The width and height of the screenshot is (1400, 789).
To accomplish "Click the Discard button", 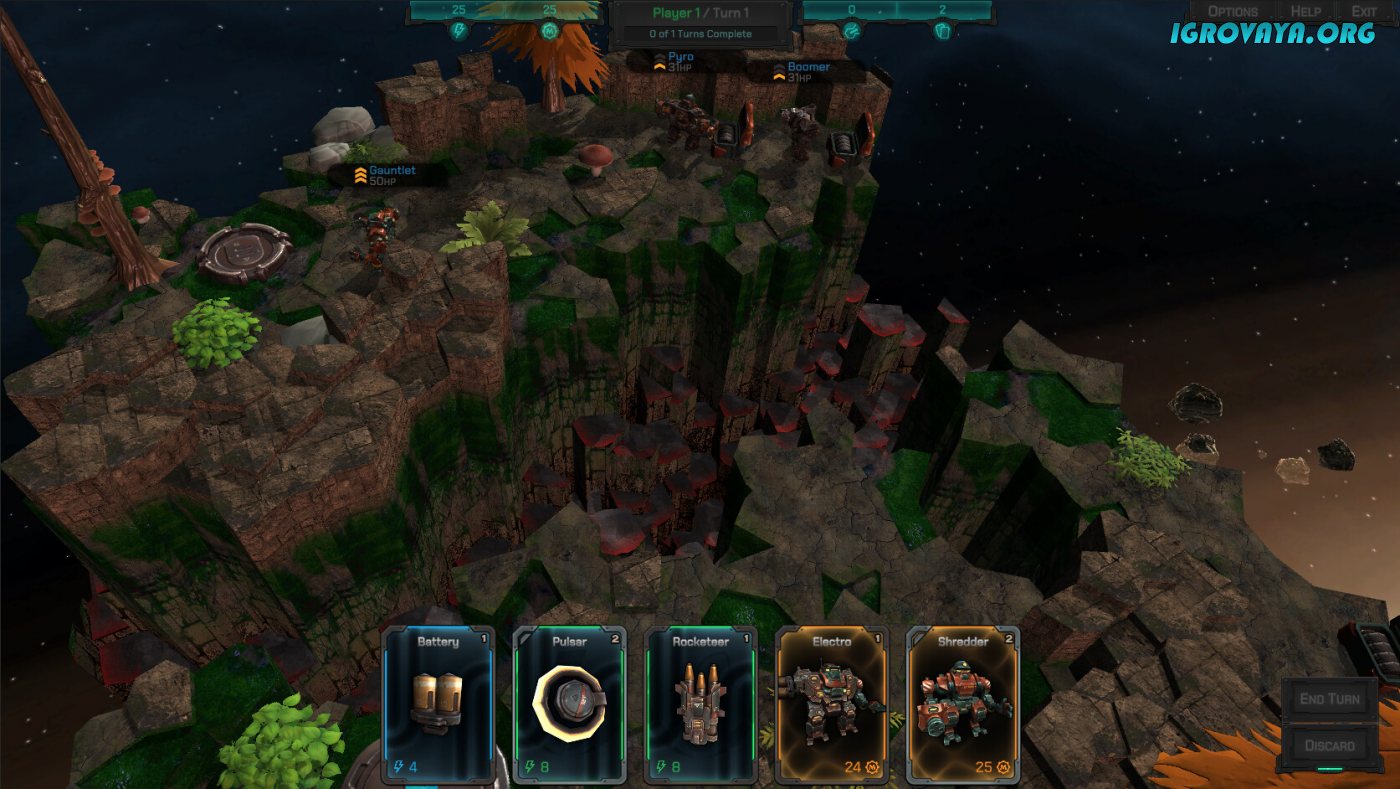I will 1329,745.
